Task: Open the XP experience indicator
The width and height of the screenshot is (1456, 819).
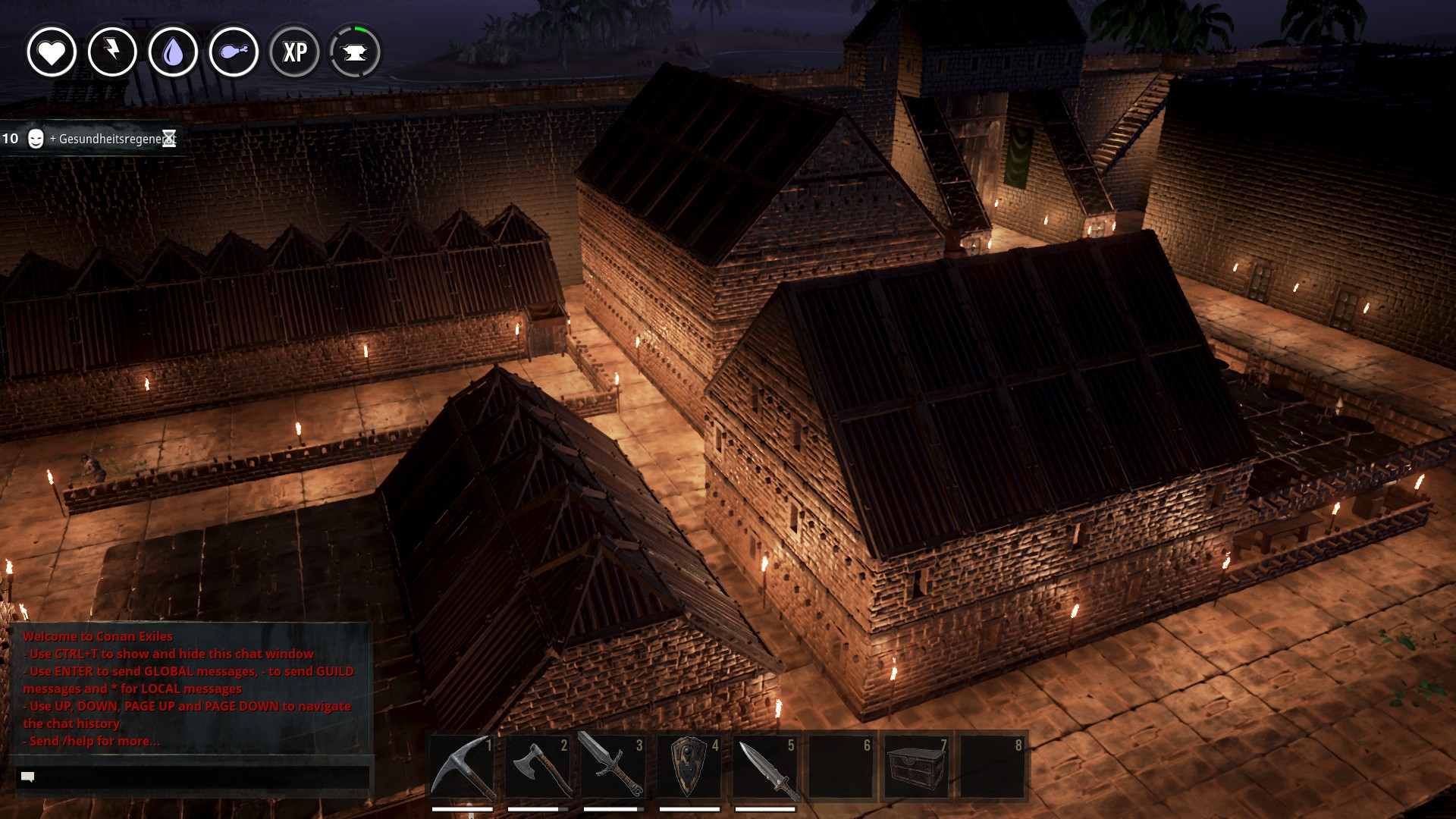Action: click(294, 52)
